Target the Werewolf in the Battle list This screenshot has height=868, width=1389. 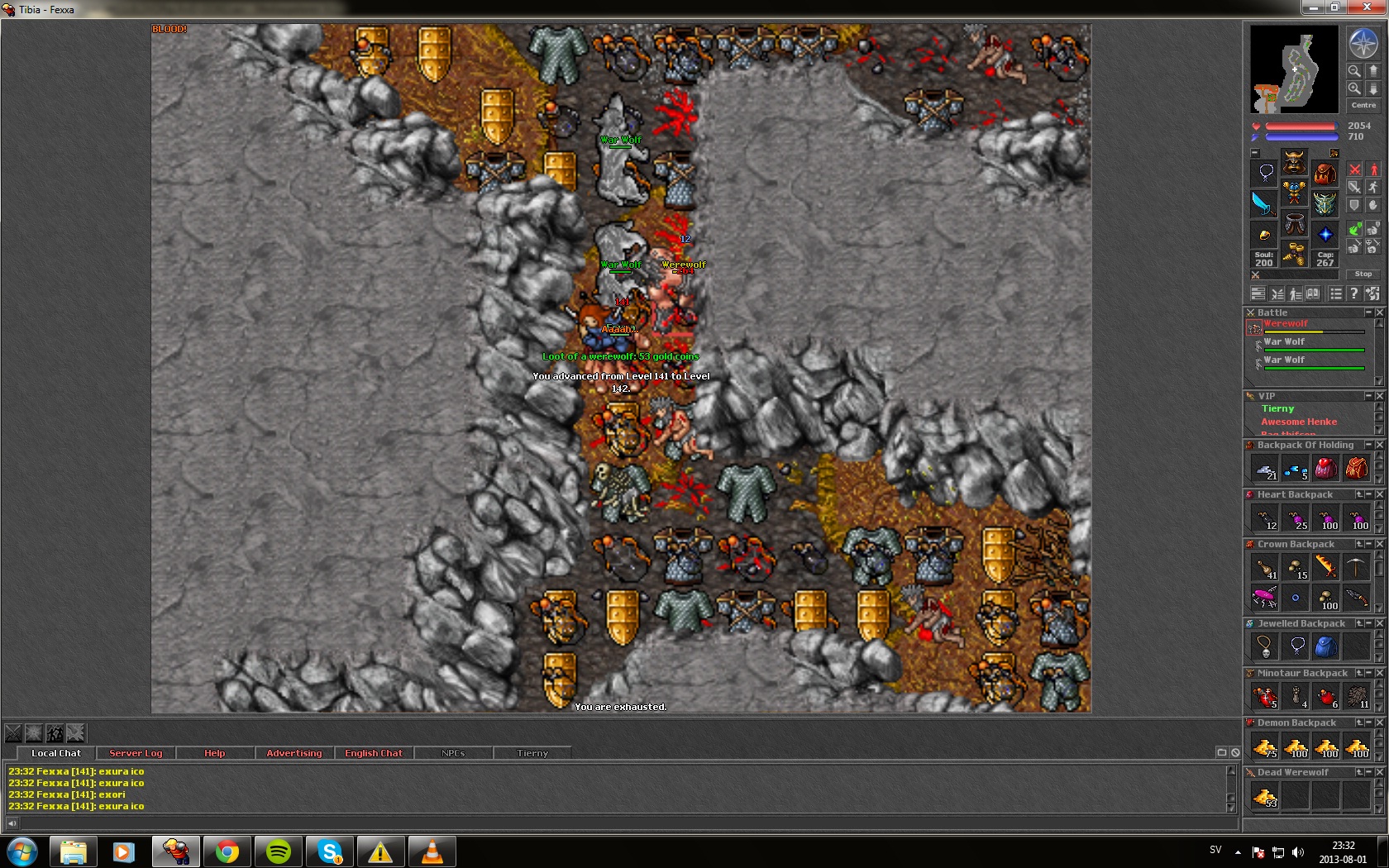(x=1286, y=324)
